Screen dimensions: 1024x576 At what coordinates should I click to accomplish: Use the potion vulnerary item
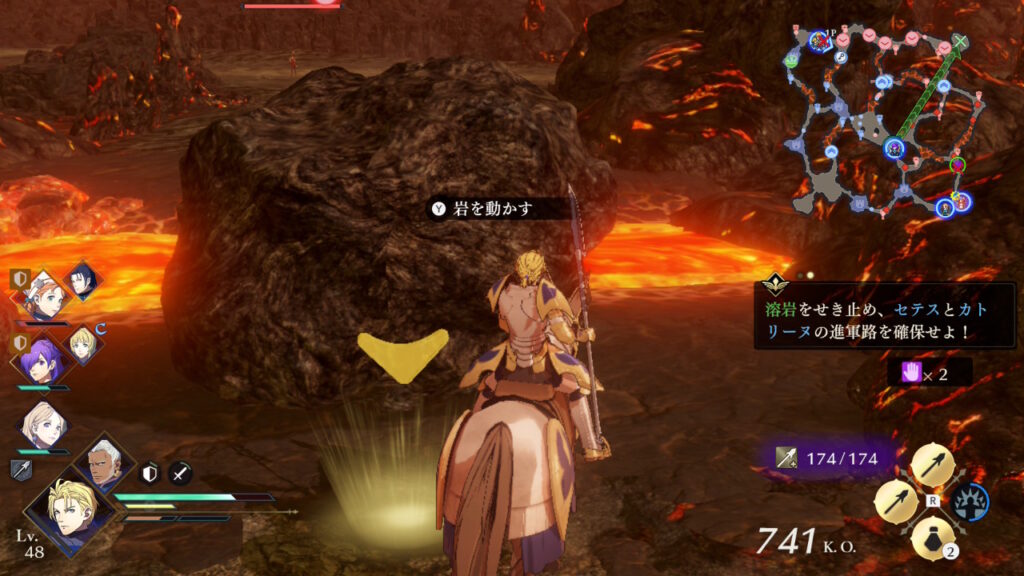pyautogui.click(x=932, y=538)
